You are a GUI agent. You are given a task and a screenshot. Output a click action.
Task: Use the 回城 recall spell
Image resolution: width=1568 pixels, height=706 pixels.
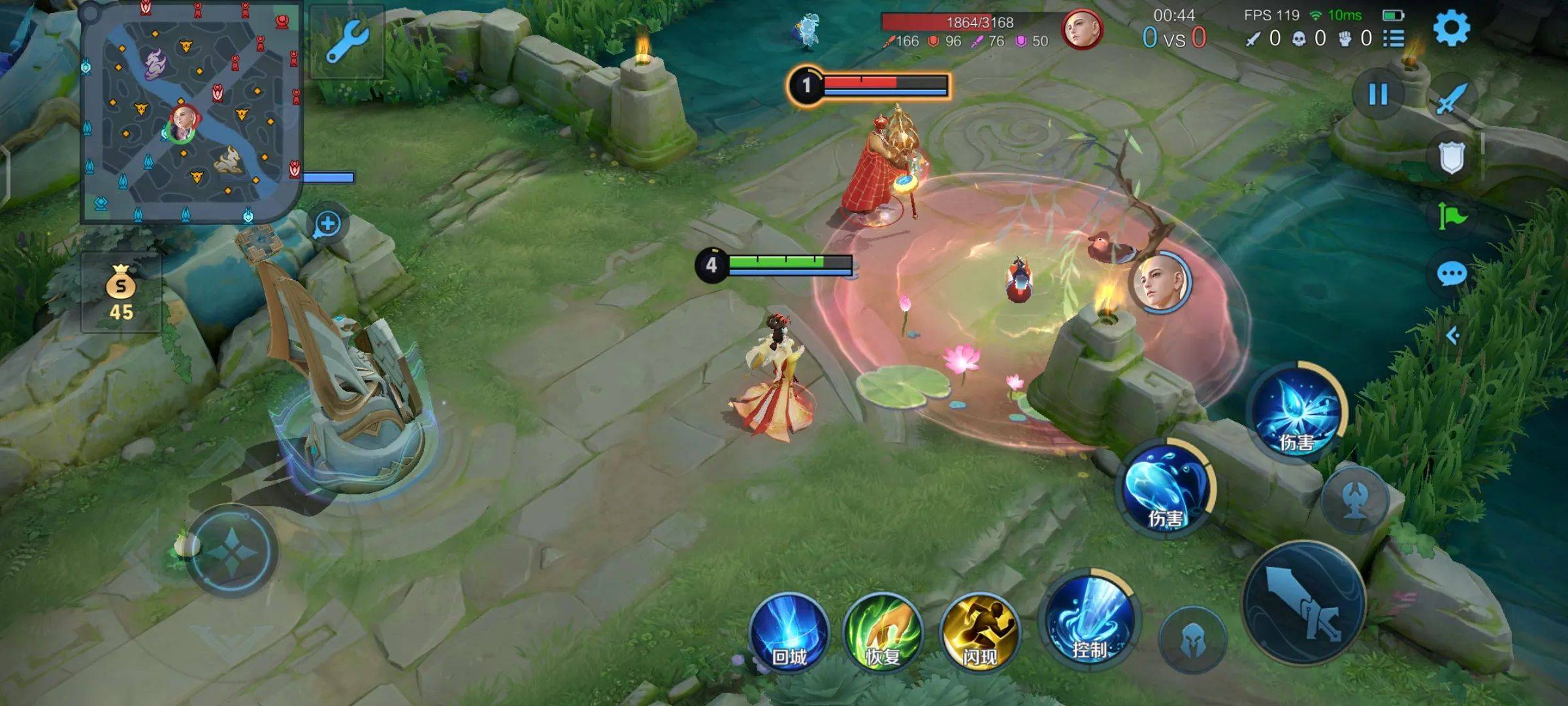[789, 632]
